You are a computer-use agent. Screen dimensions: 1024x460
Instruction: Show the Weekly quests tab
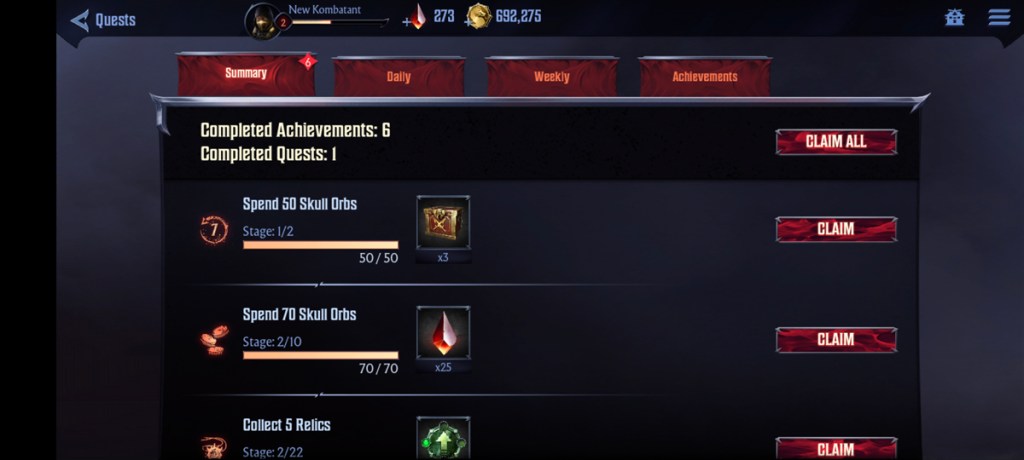(x=551, y=77)
